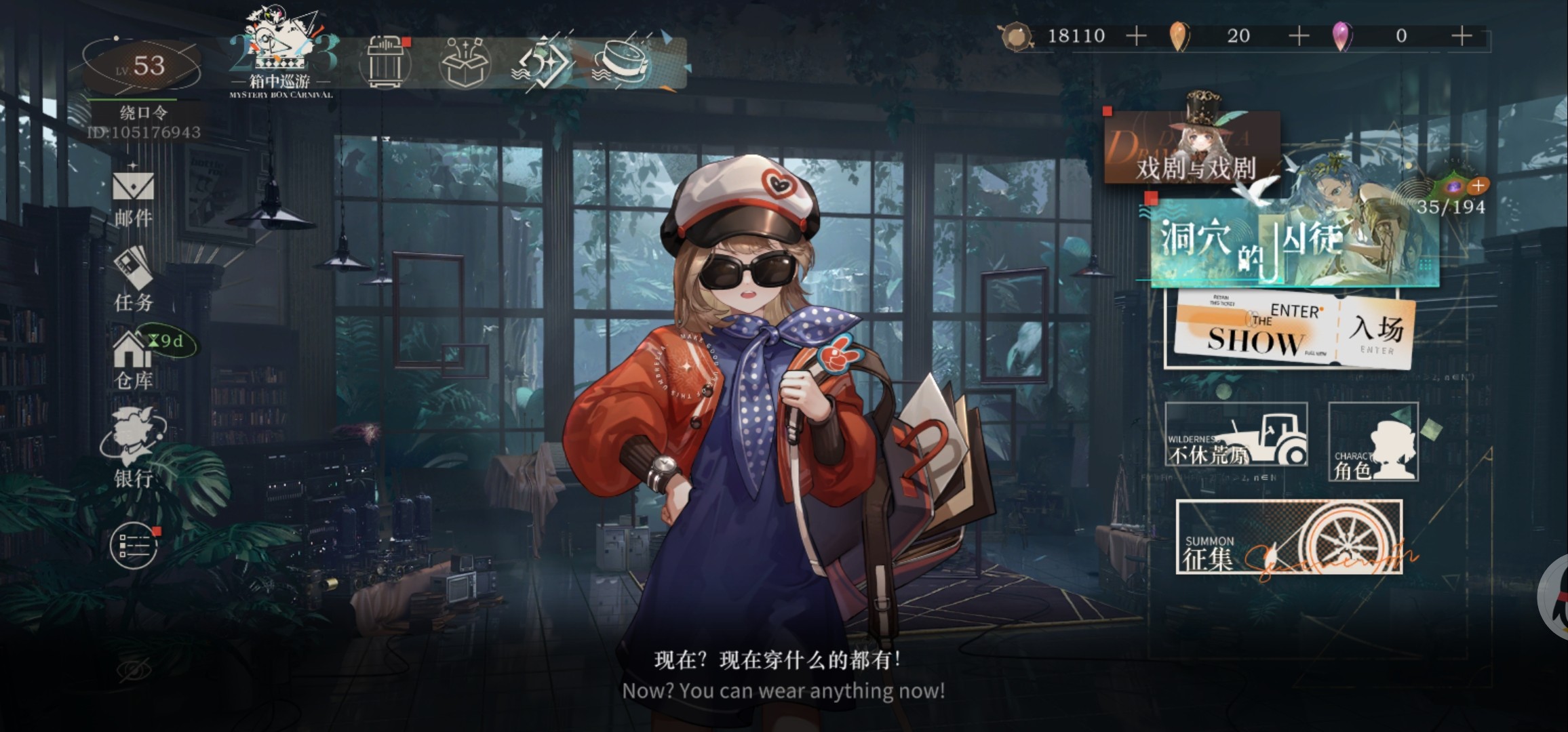The height and width of the screenshot is (732, 1568).
Task: Add more purple droplet currency
Action: (x=1462, y=36)
